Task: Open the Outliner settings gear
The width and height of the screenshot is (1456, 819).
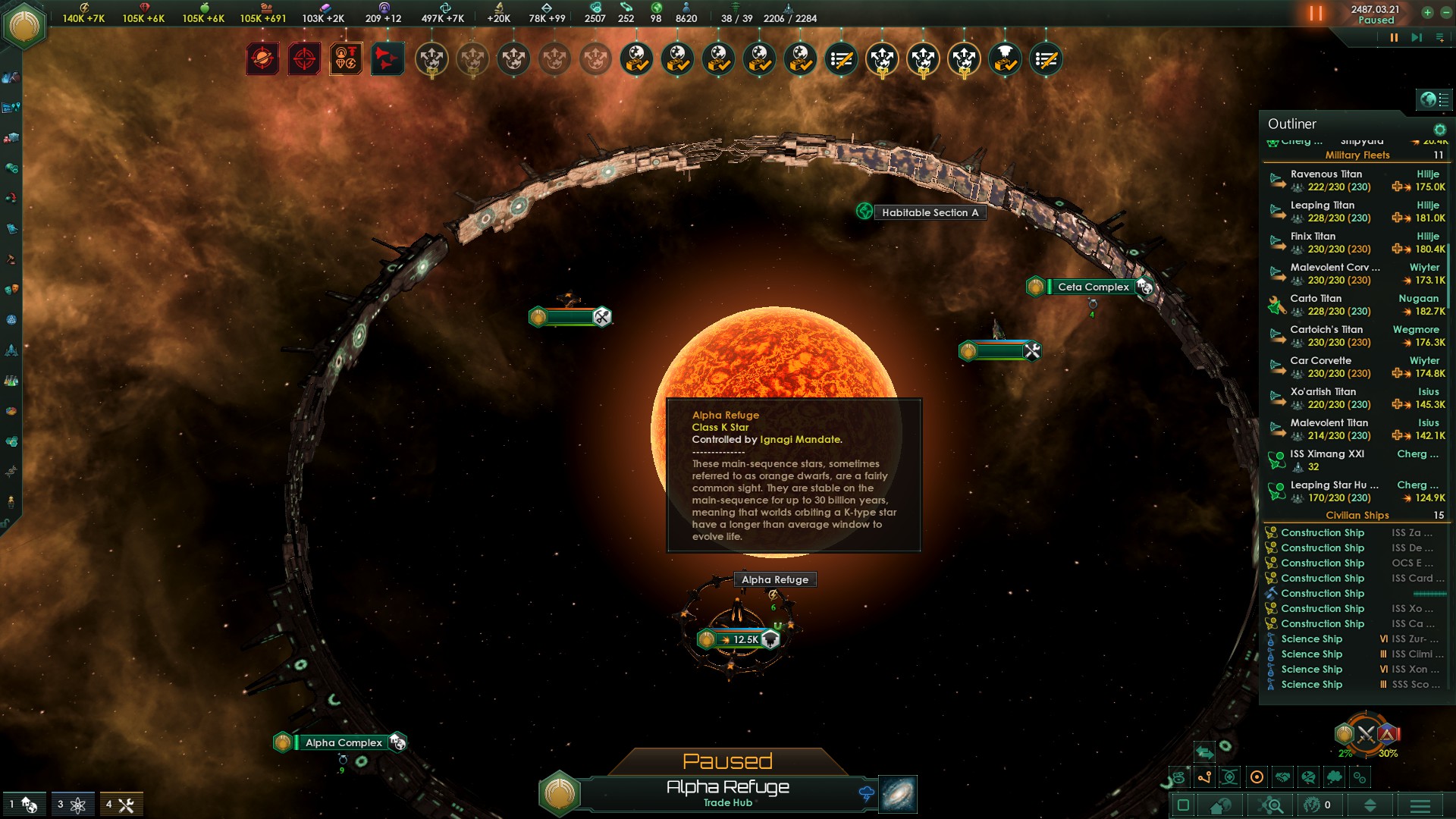Action: tap(1439, 130)
